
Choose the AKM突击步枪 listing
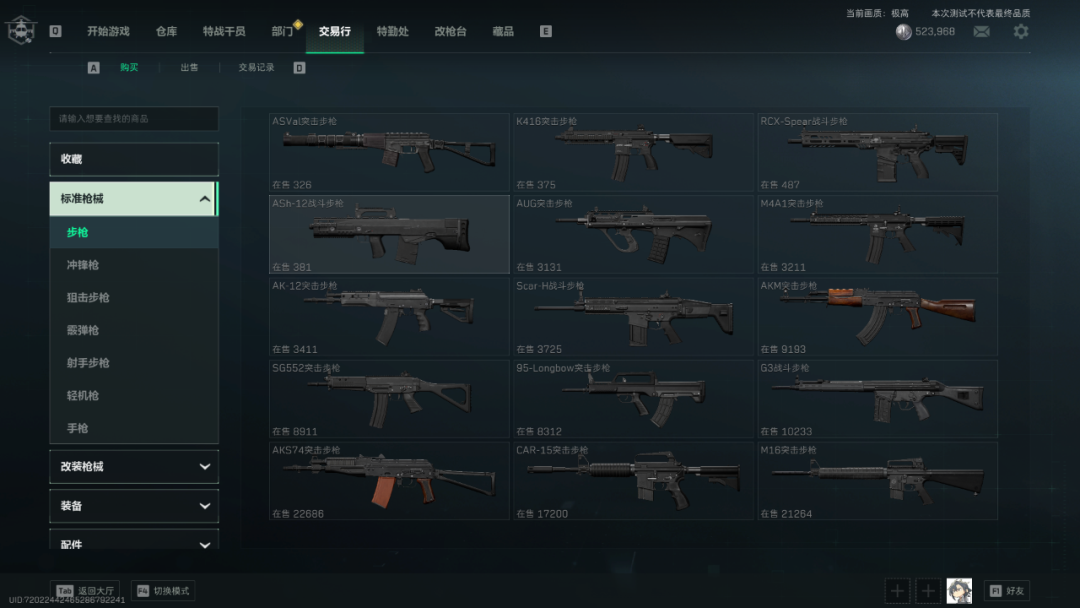coord(877,316)
